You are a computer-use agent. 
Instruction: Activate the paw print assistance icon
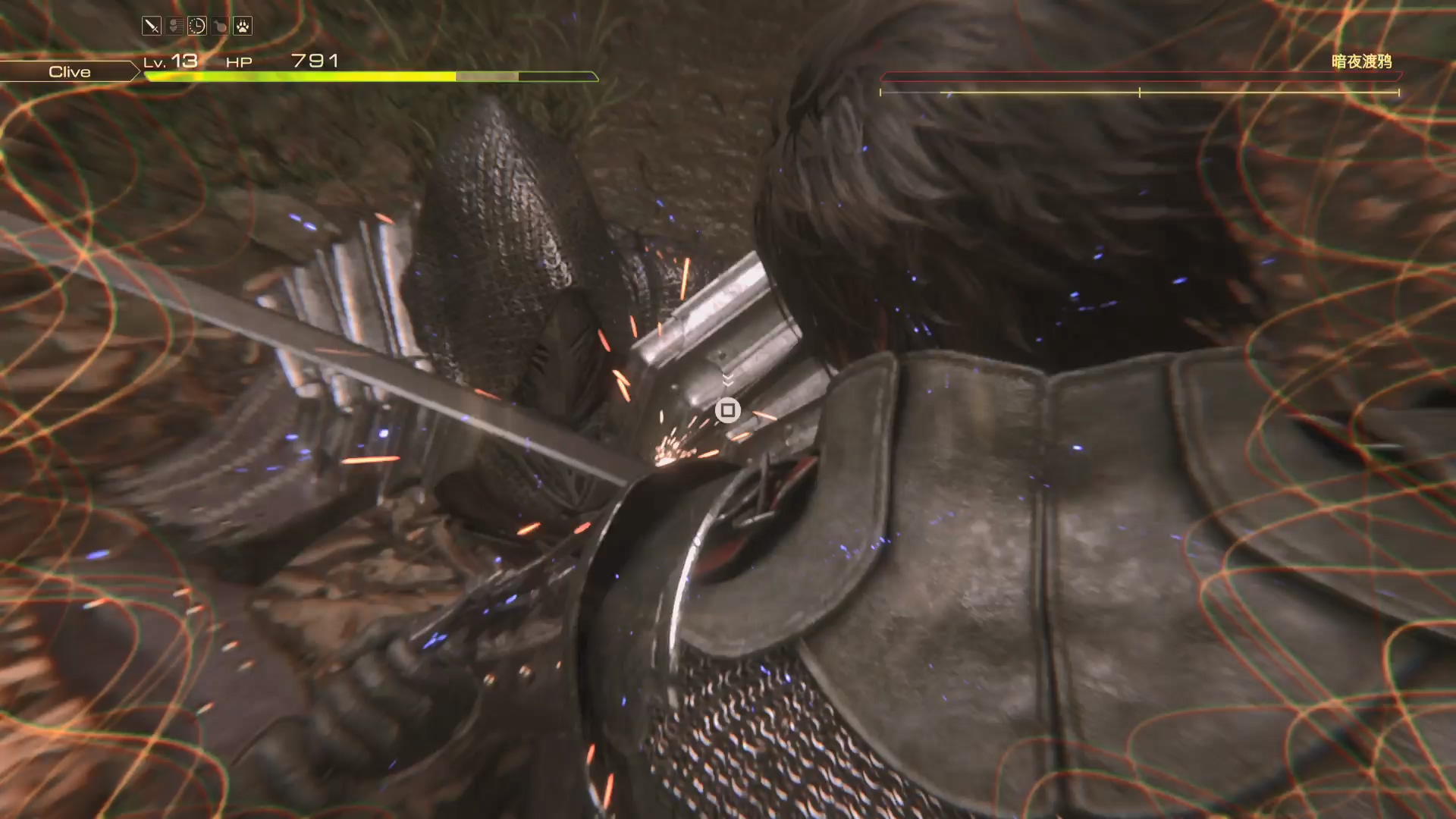point(243,27)
